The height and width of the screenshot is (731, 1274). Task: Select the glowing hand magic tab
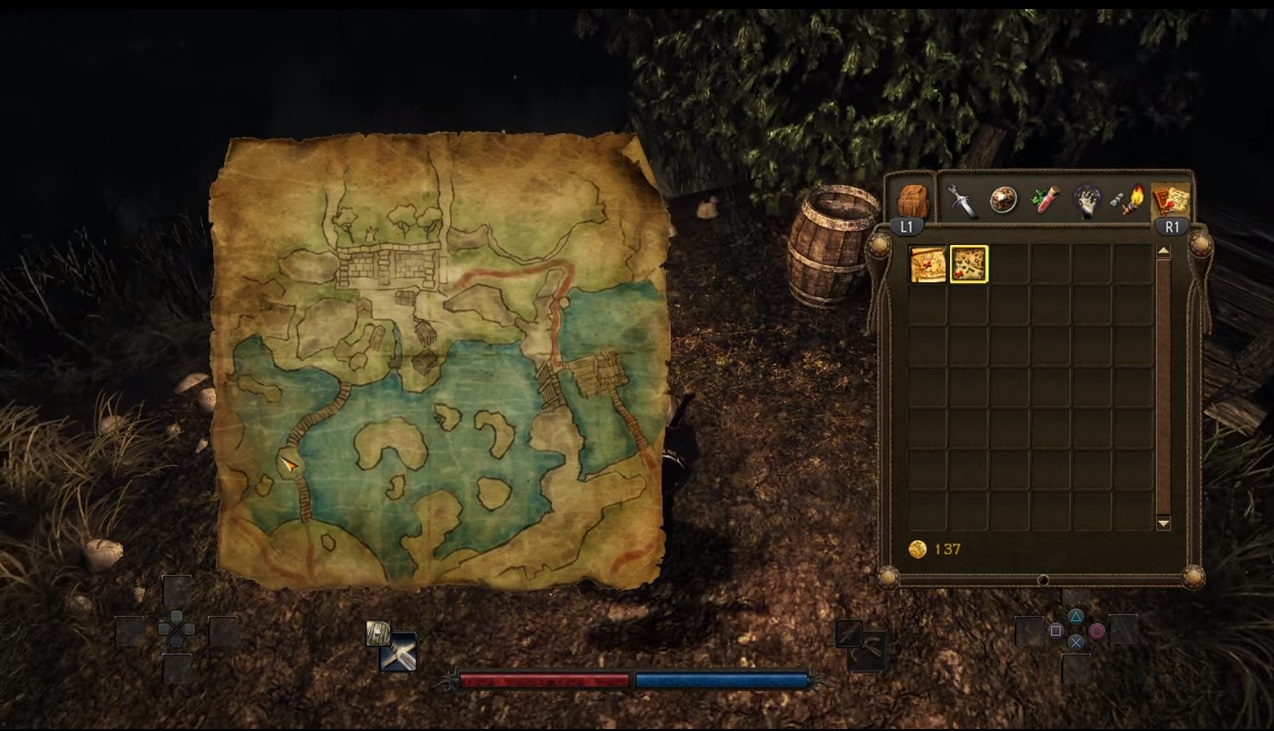[1087, 200]
